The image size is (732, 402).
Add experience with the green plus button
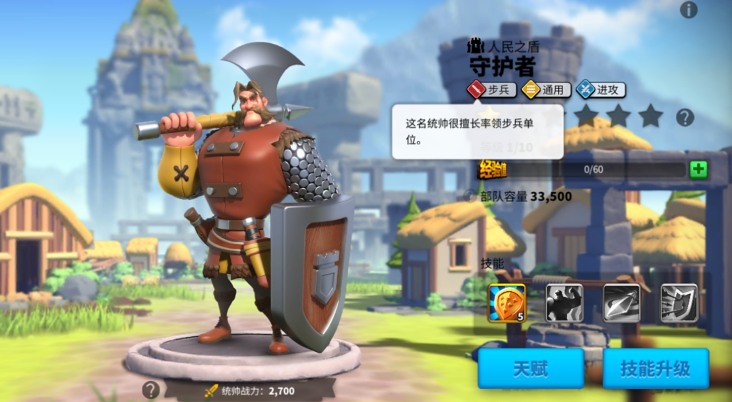(x=698, y=169)
